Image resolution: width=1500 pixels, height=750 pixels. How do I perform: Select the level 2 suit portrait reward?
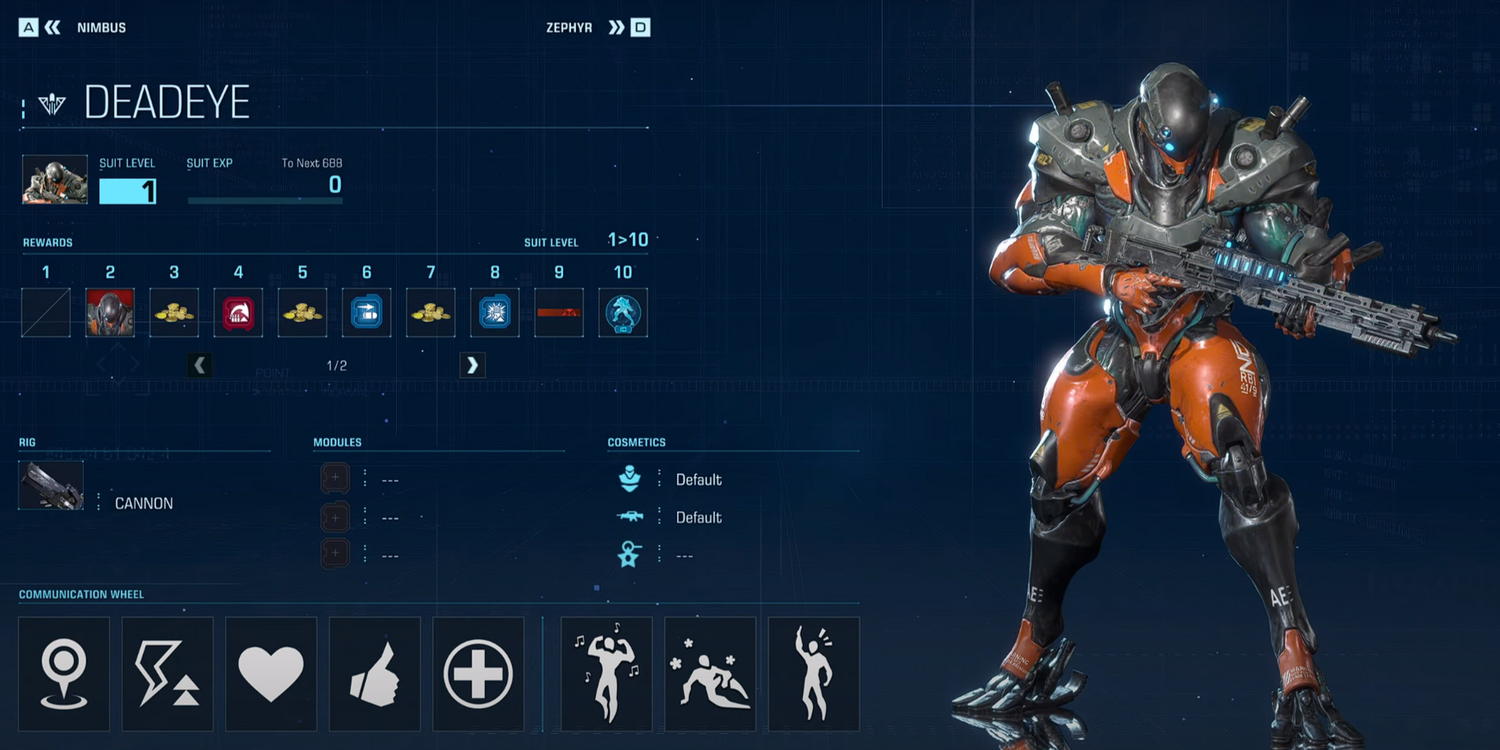click(x=110, y=313)
